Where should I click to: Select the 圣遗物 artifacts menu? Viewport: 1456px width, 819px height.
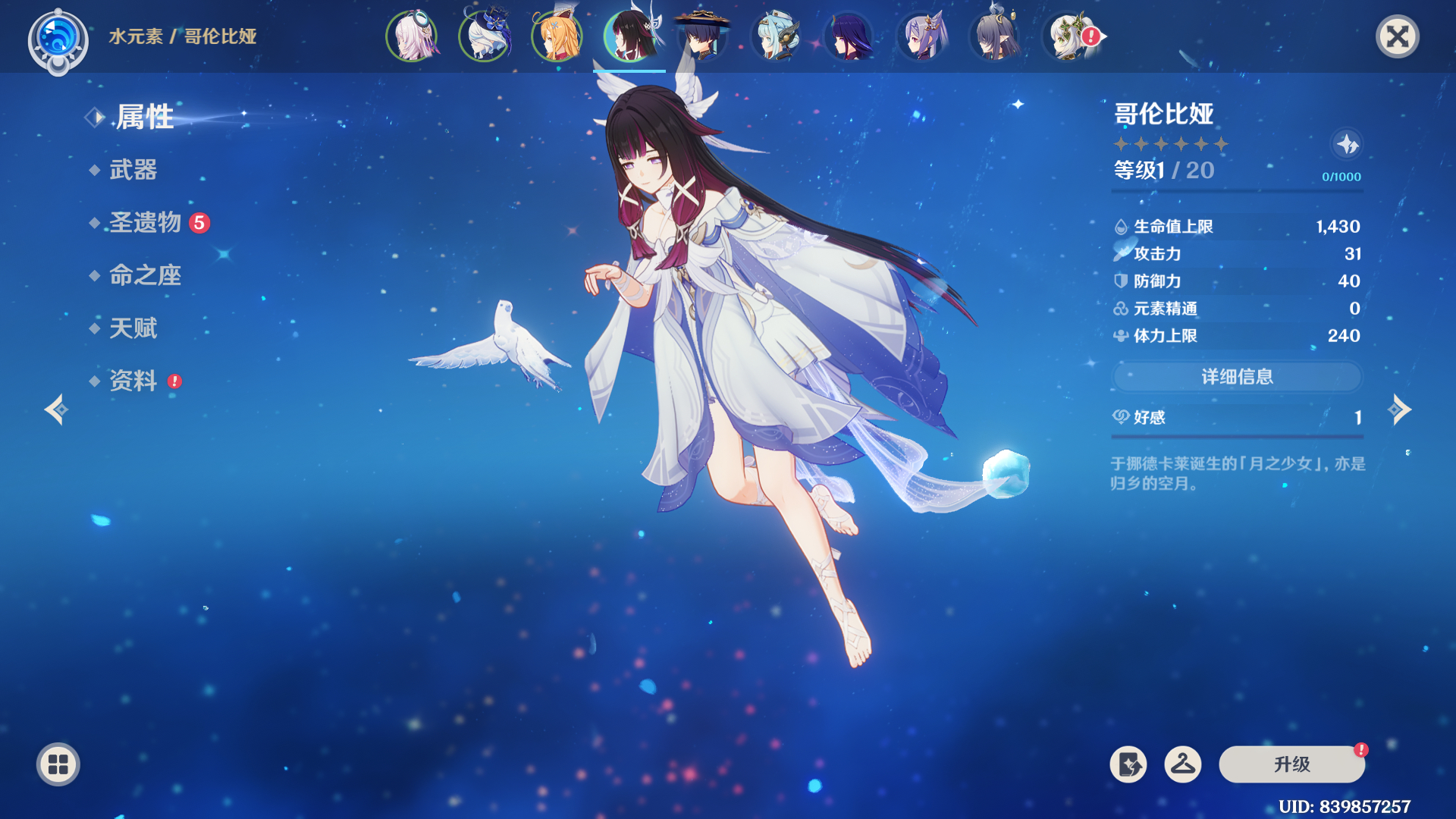[146, 223]
